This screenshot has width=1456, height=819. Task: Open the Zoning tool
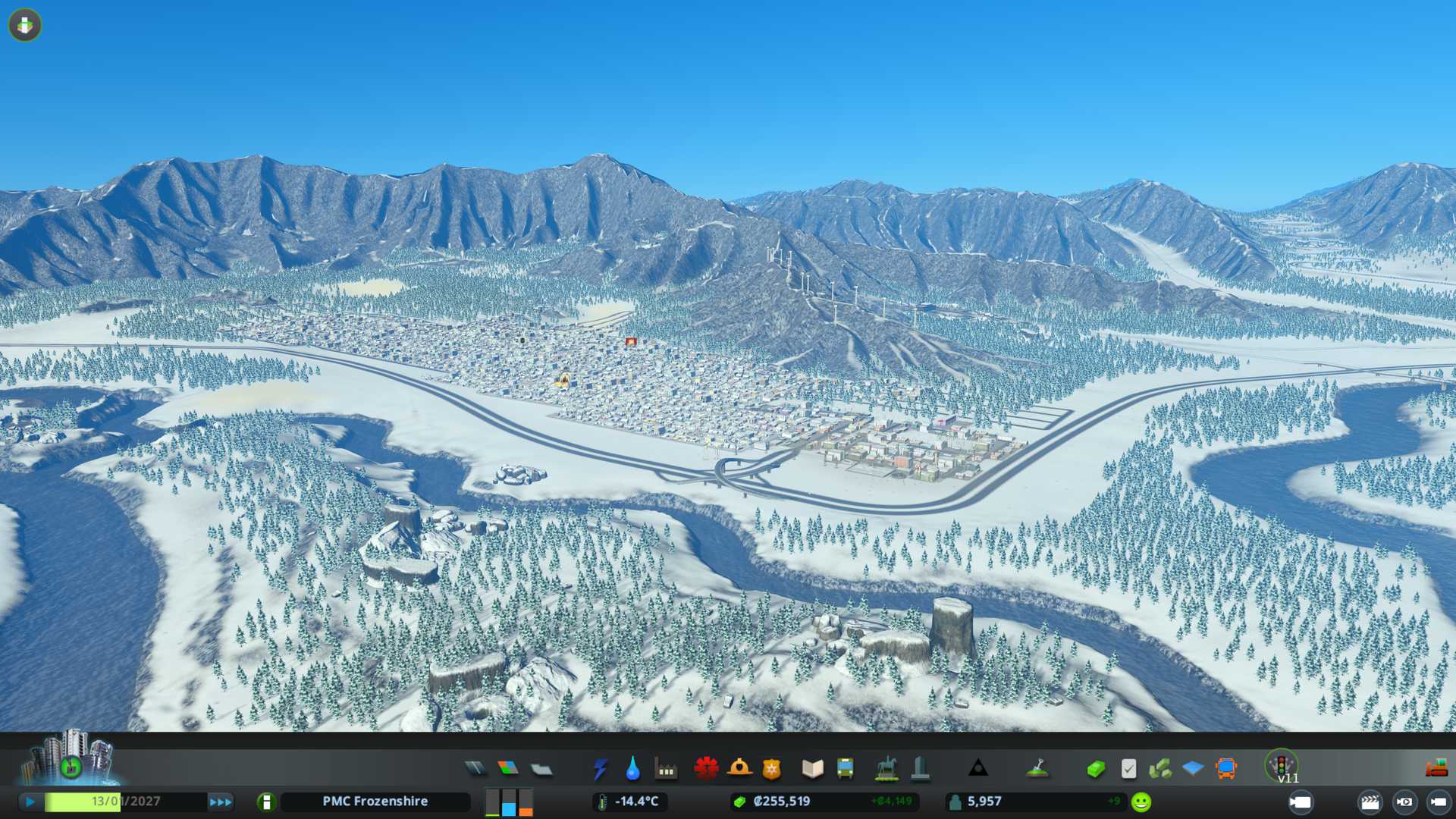(508, 769)
